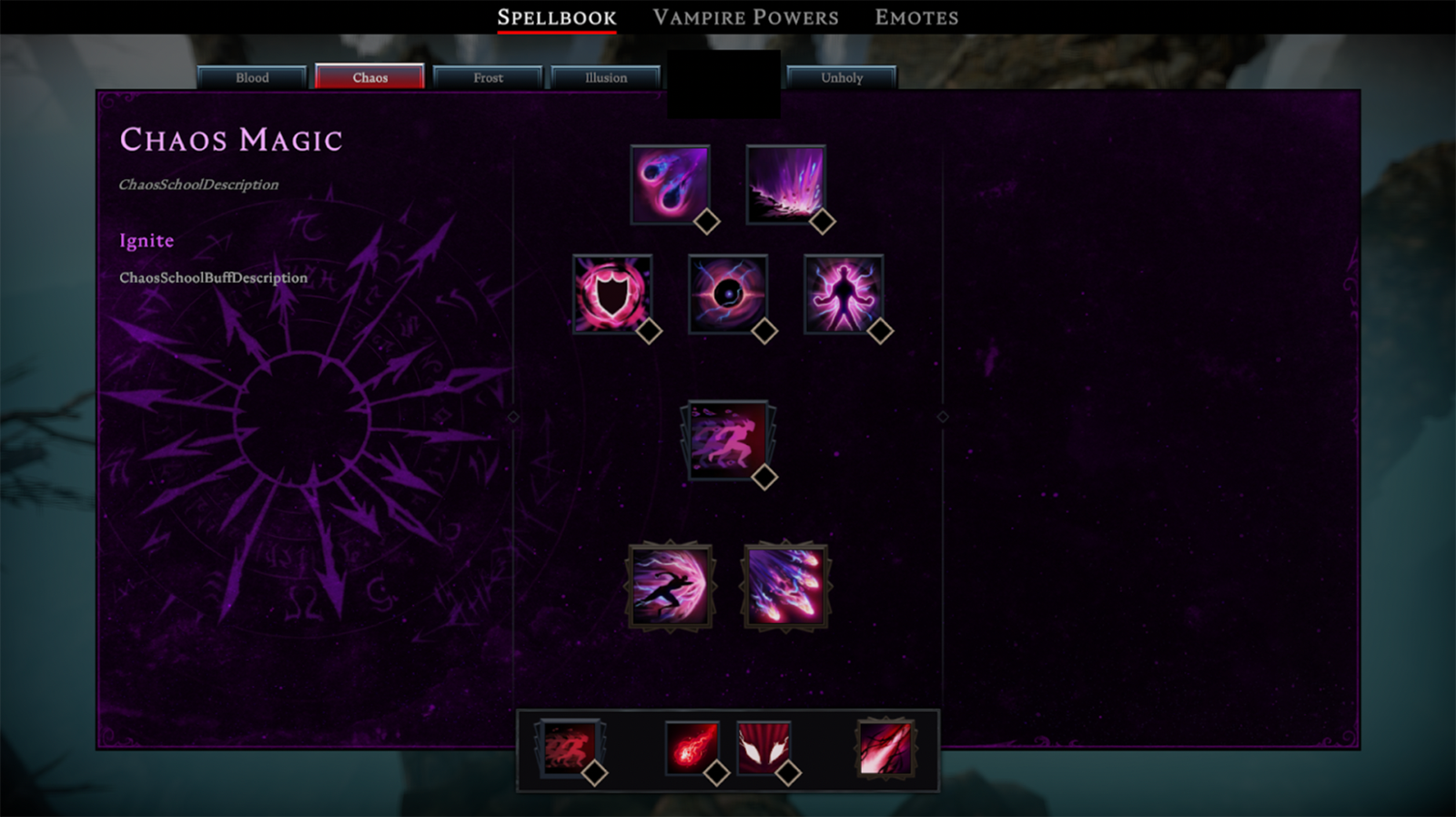Select the red fireball slot in the bar
This screenshot has height=817, width=1456.
point(692,748)
